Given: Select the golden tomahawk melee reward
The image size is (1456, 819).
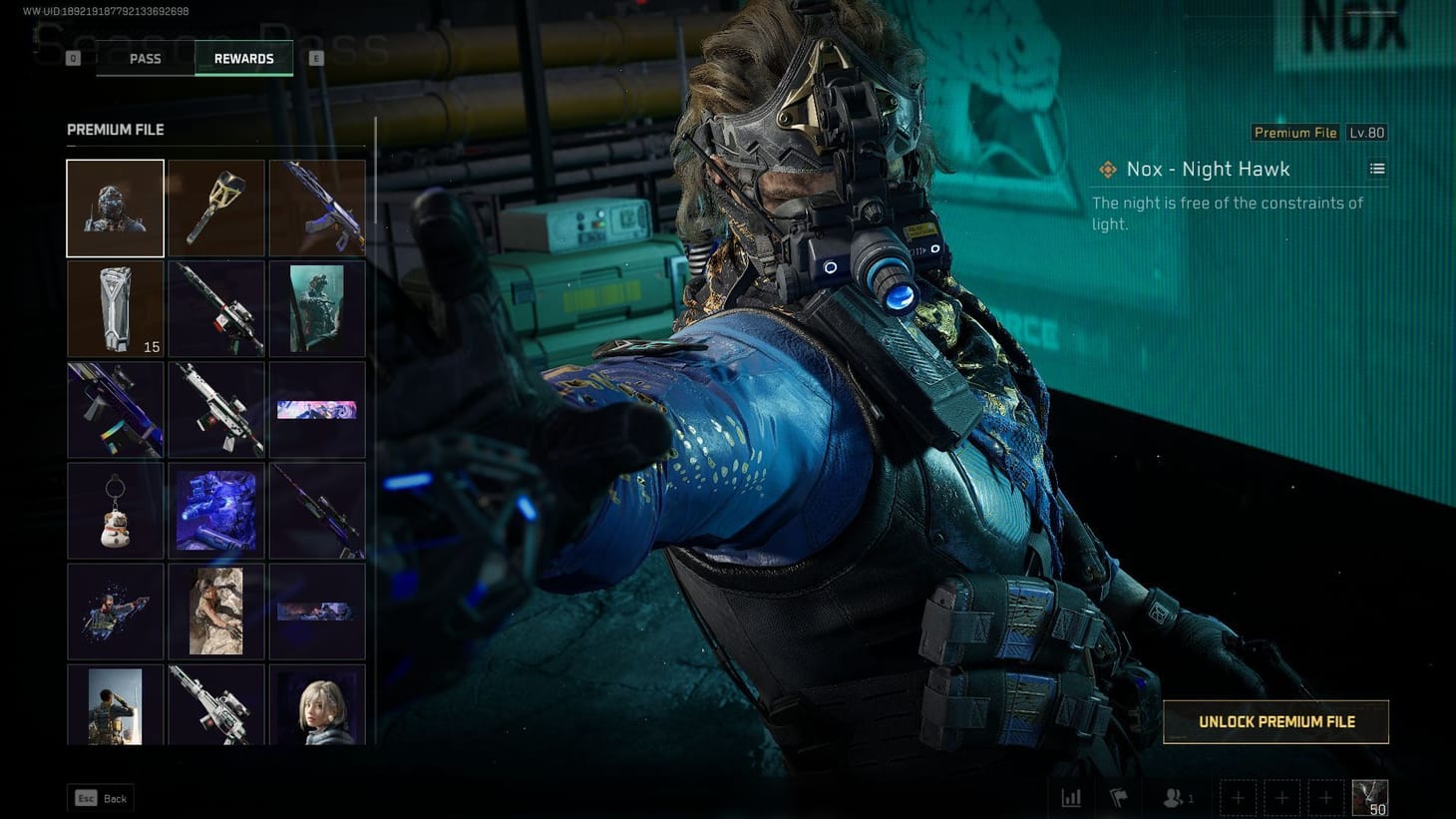Looking at the screenshot, I should [x=216, y=207].
